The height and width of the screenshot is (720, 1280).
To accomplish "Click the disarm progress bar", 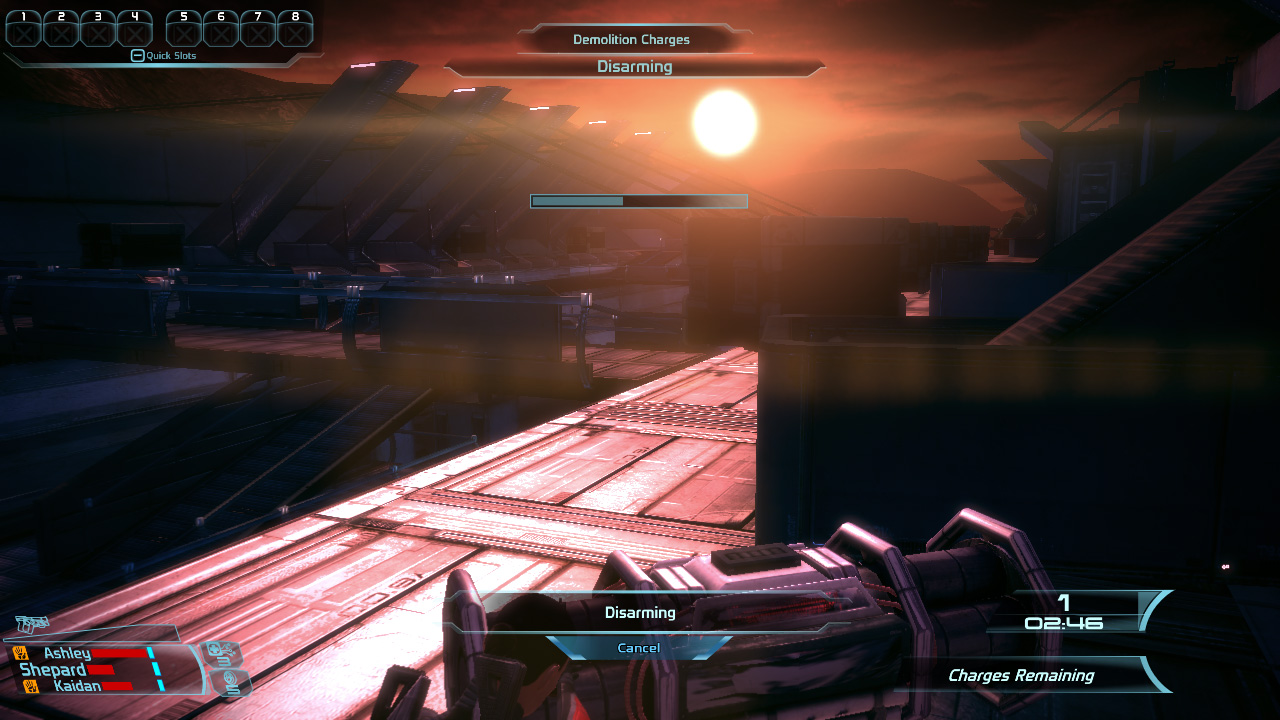I will [637, 201].
